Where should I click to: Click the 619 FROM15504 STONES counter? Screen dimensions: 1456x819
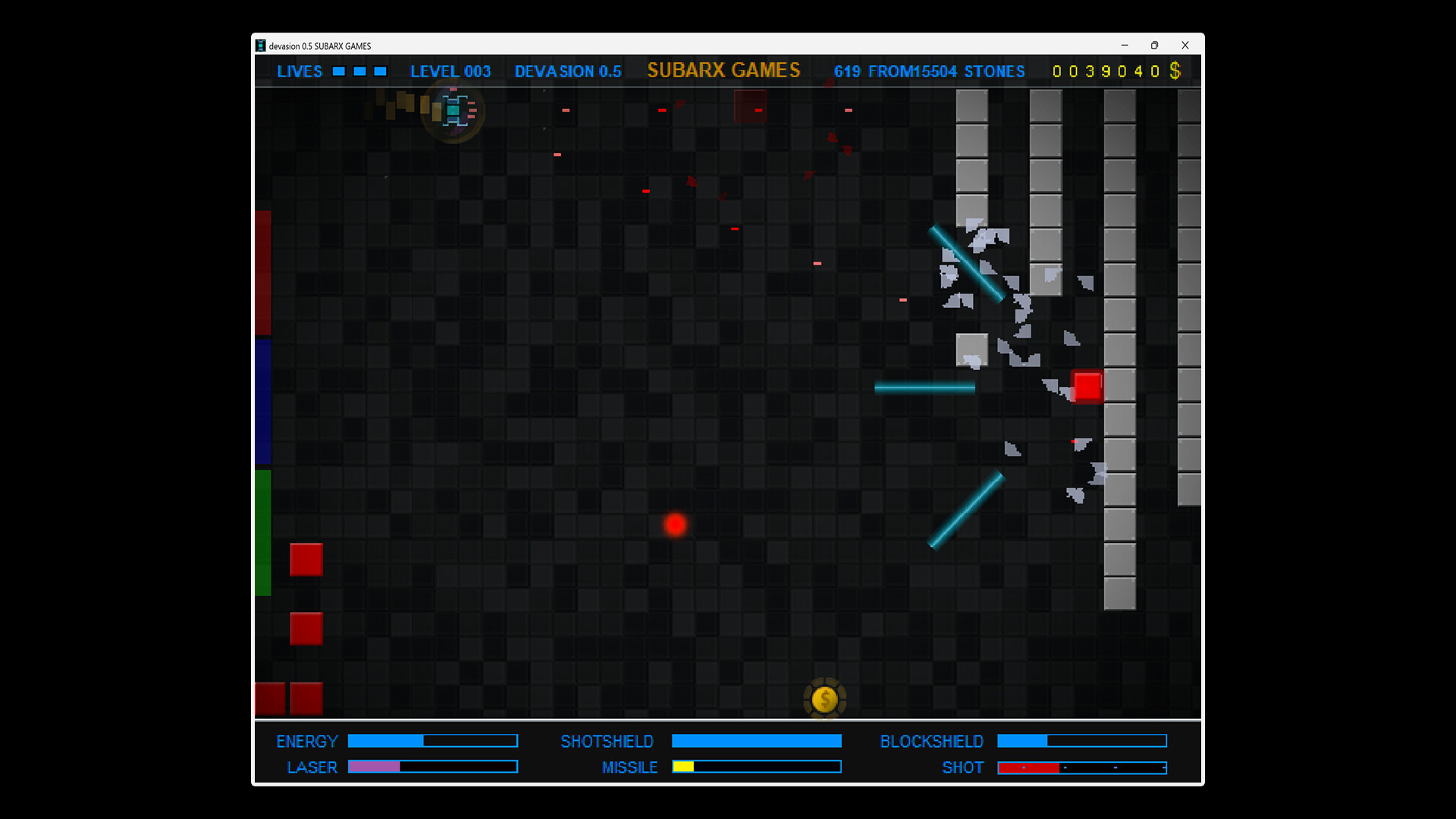coord(929,71)
